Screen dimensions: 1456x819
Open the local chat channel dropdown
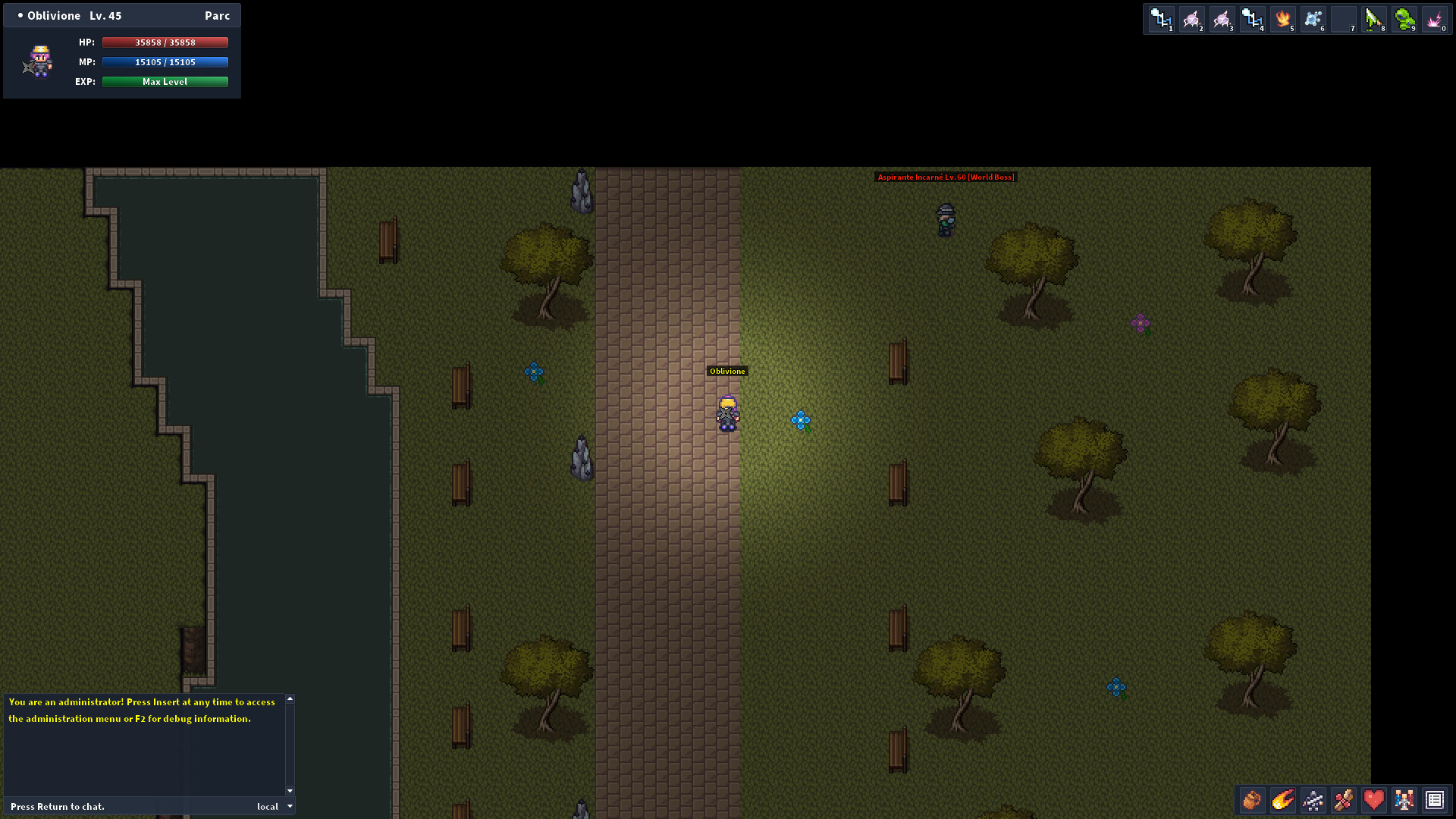[x=273, y=806]
